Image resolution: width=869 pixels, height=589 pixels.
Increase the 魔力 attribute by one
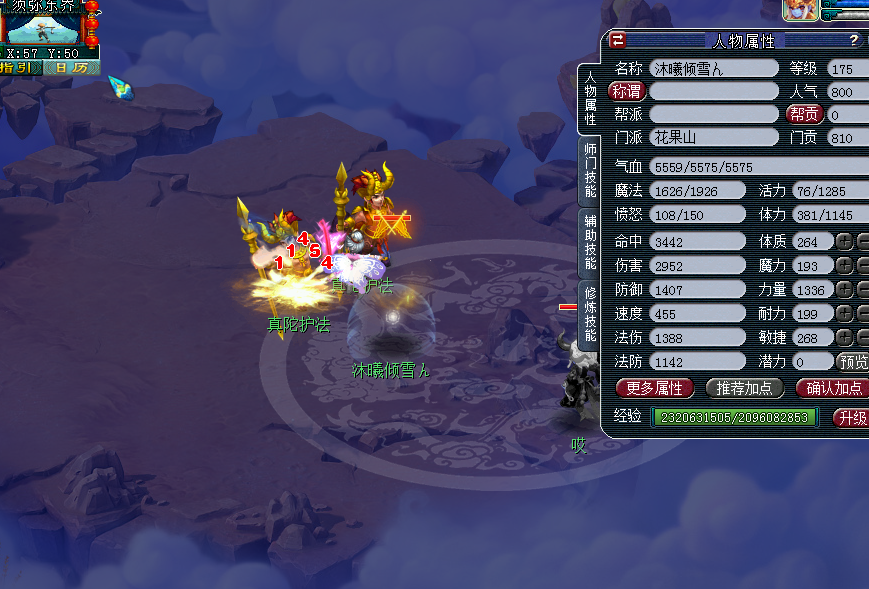pyautogui.click(x=844, y=265)
